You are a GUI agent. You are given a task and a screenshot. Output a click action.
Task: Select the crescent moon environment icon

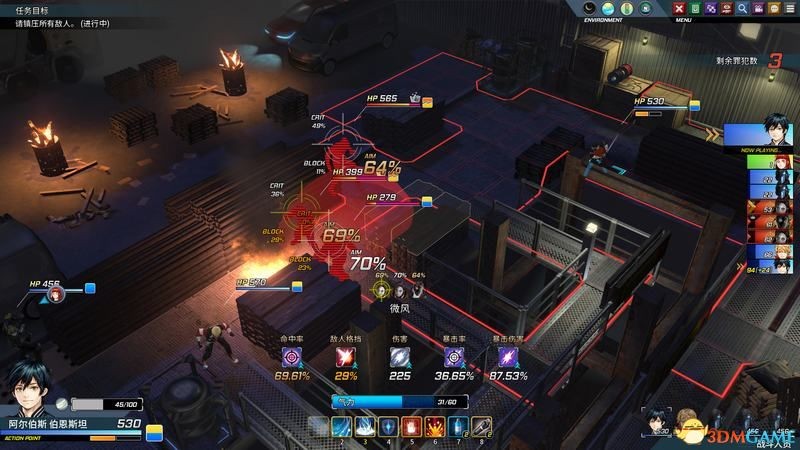(590, 9)
